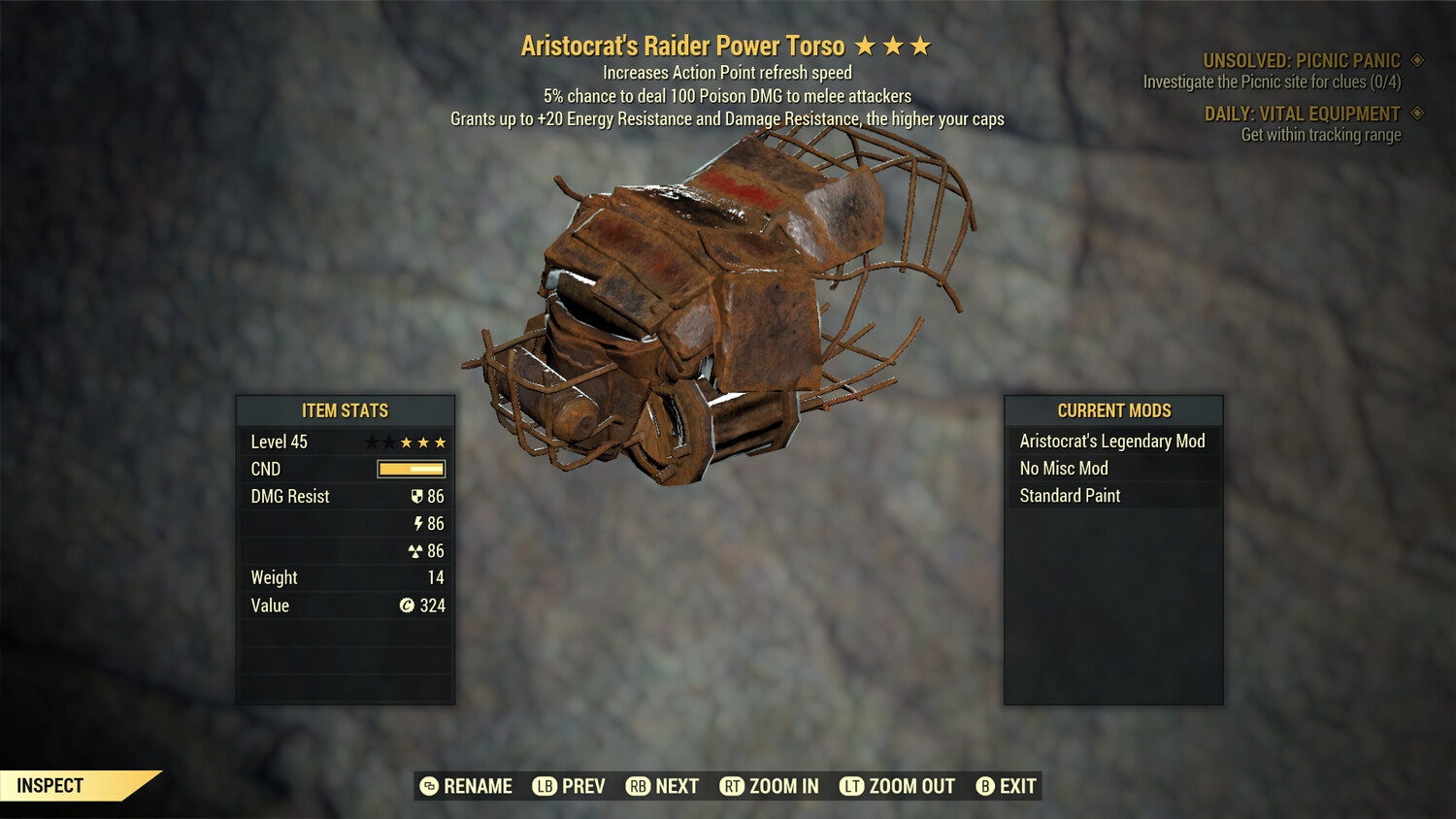Toggle tracking diamond for DAILY: VITAL EQUIPMENT
The image size is (1456, 819).
1415,114
